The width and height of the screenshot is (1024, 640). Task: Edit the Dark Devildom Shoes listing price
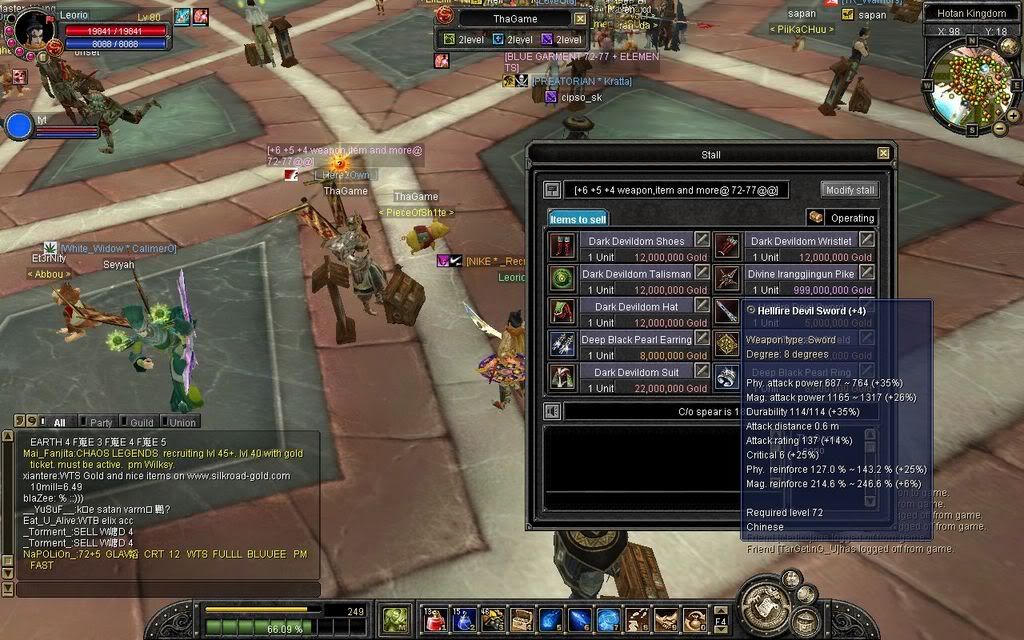[x=703, y=240]
